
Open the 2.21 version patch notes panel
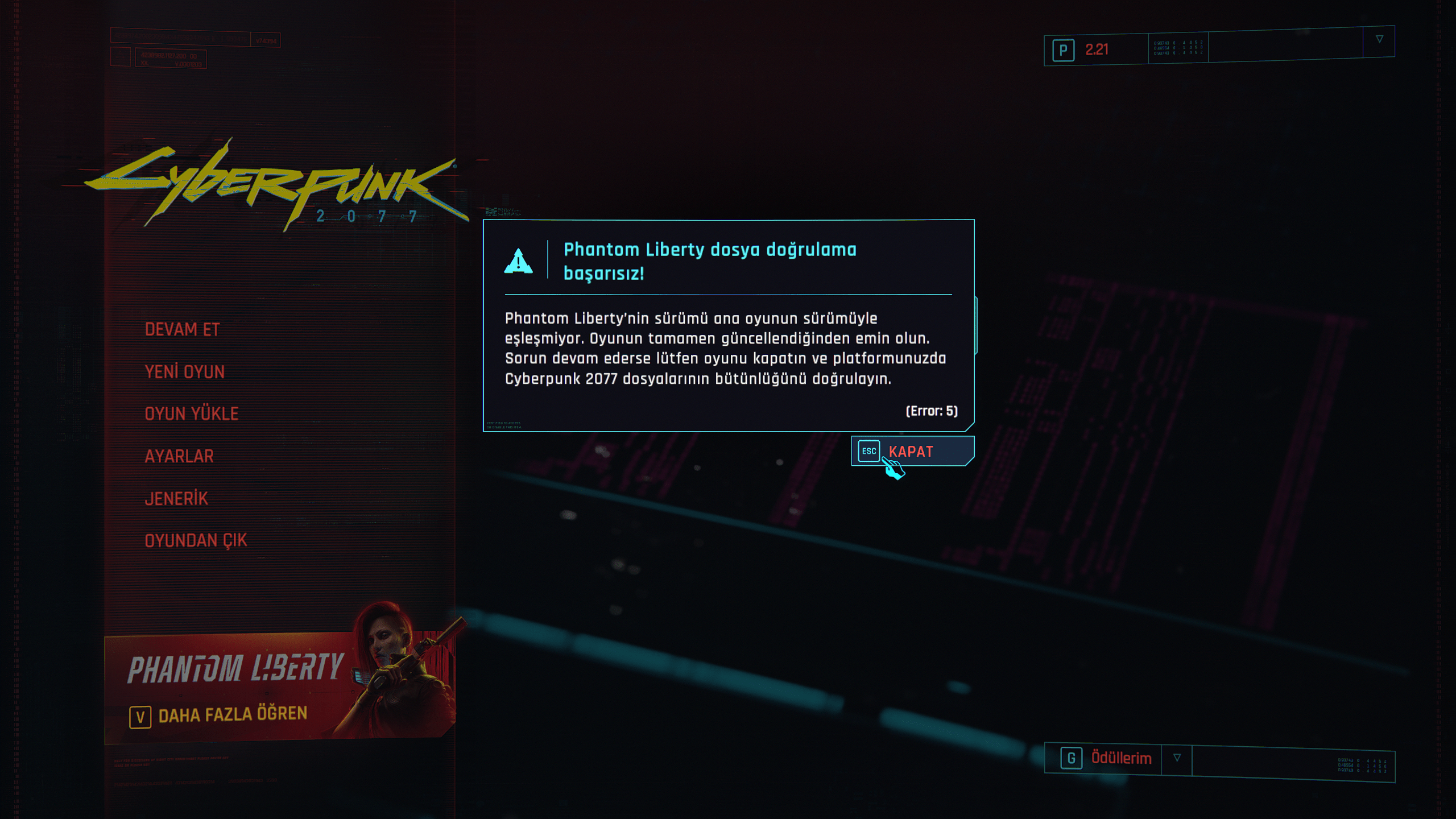(1096, 50)
